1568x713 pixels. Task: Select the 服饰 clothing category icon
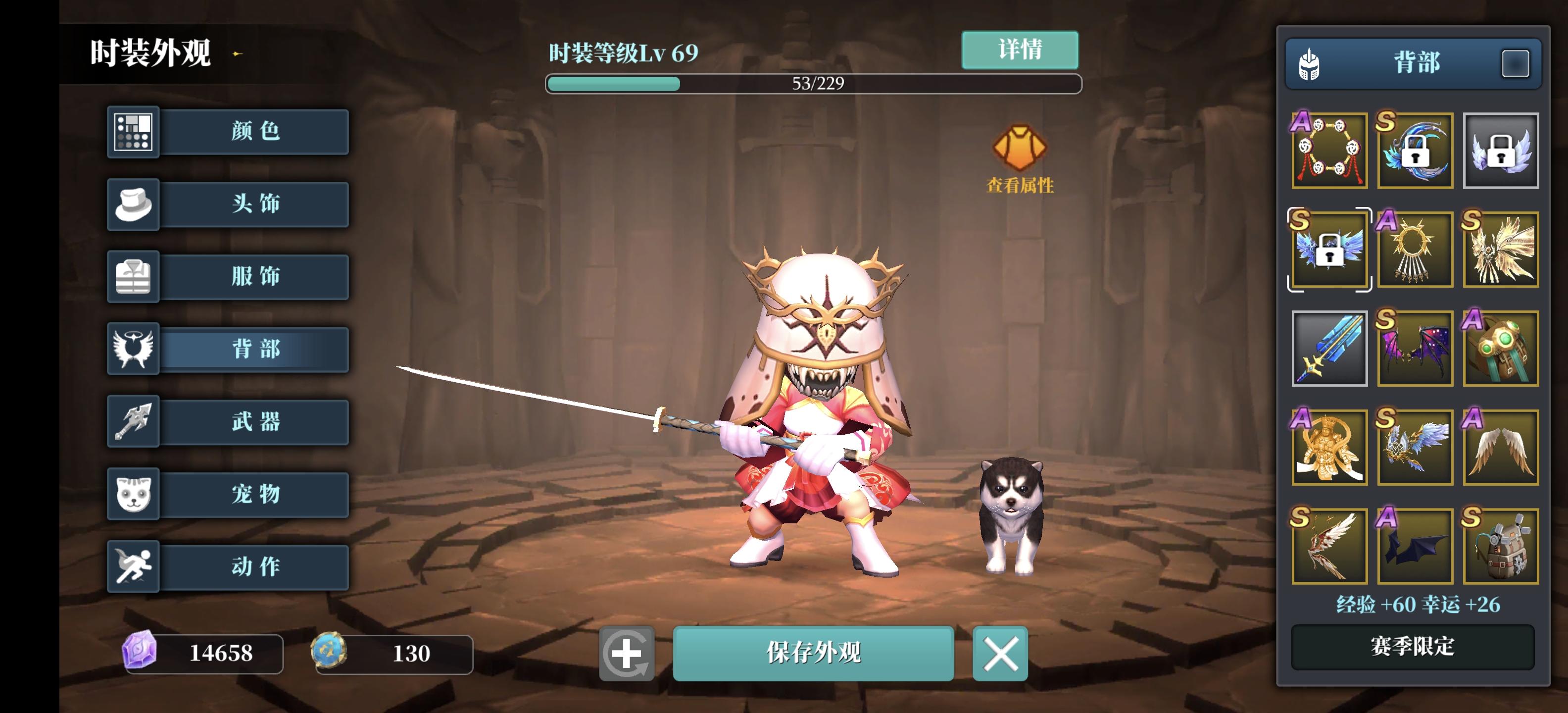[x=133, y=277]
